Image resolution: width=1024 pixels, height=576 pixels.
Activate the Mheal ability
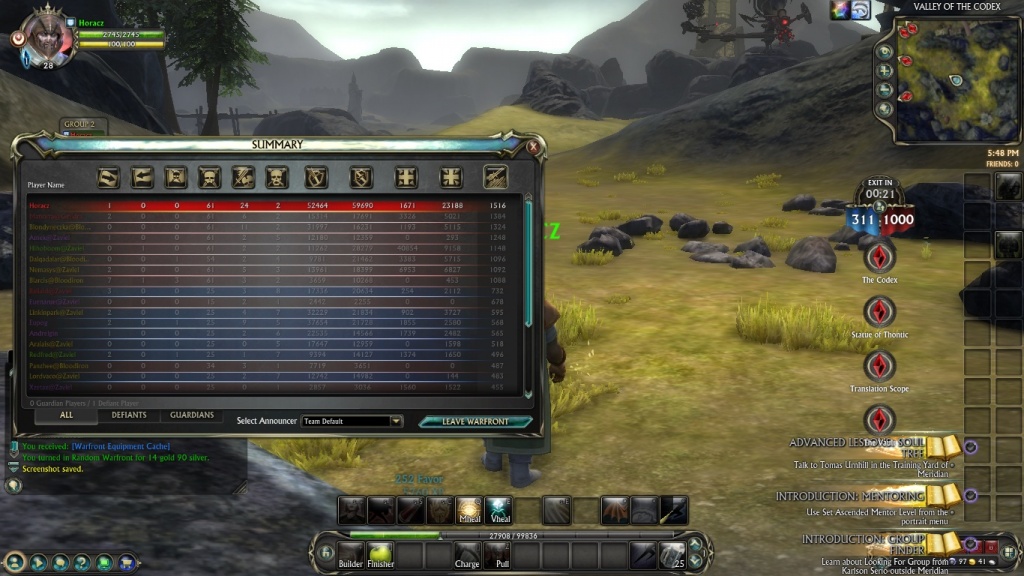469,510
